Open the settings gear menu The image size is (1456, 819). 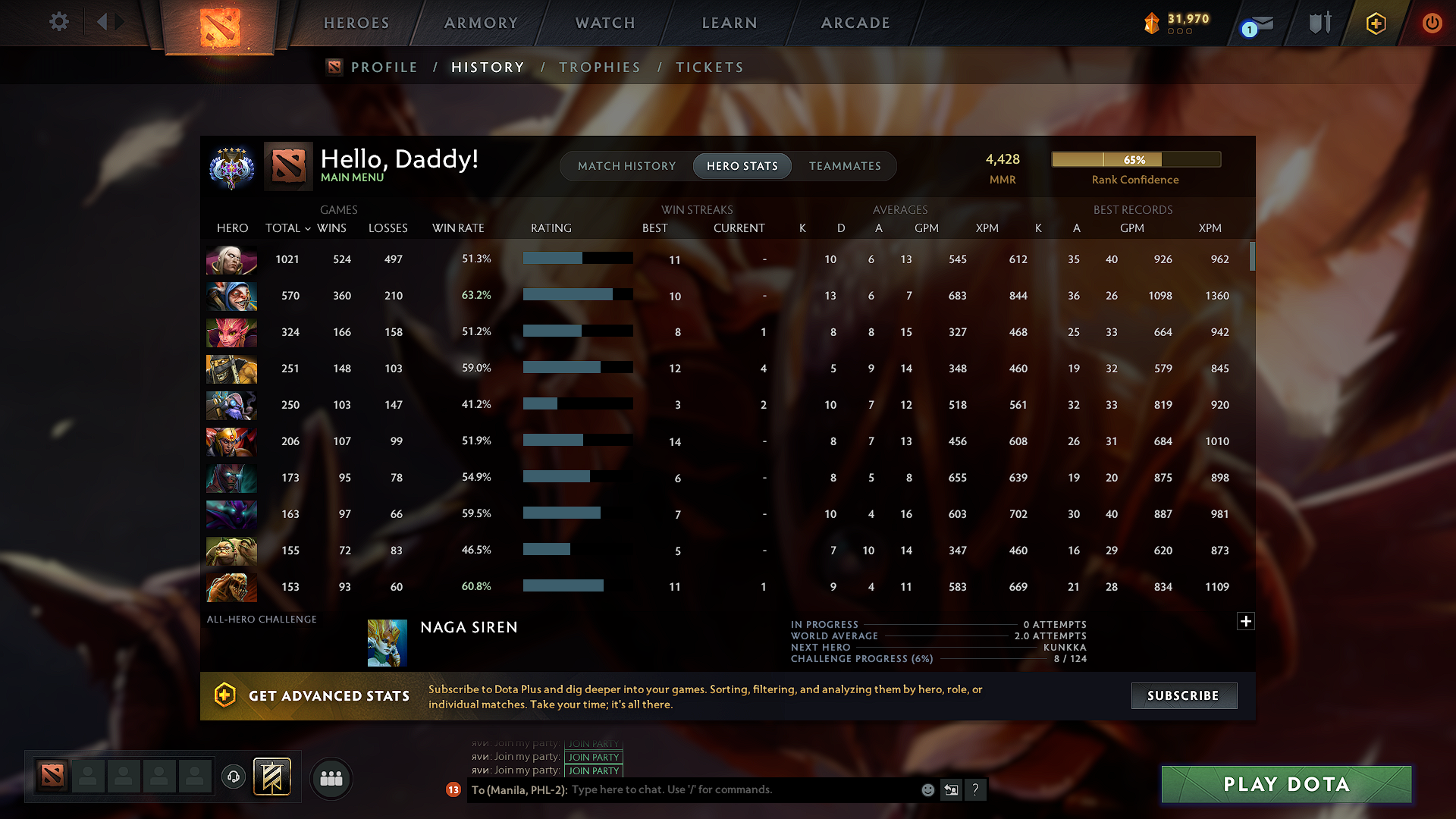pyautogui.click(x=58, y=22)
